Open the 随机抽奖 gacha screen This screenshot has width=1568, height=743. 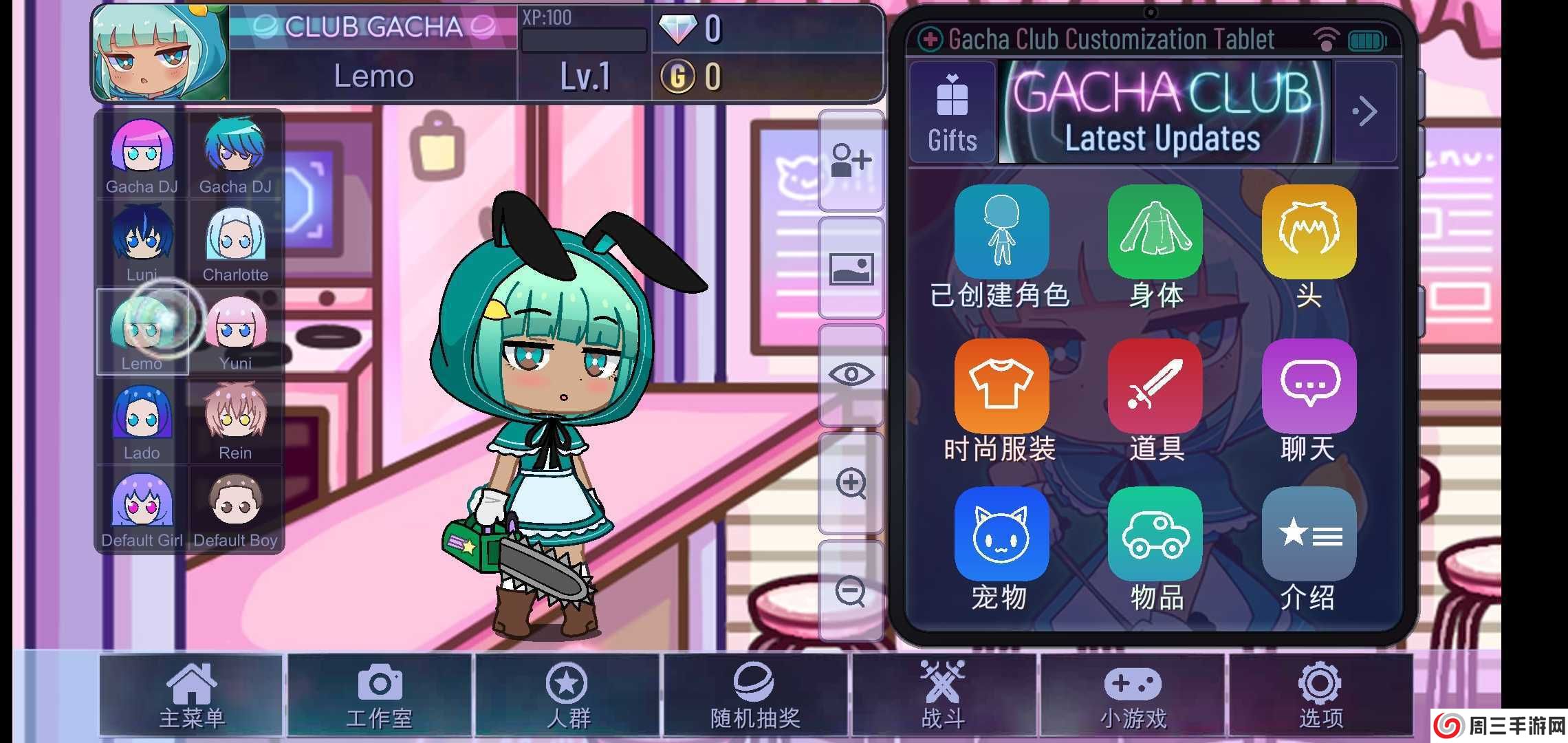pyautogui.click(x=755, y=695)
